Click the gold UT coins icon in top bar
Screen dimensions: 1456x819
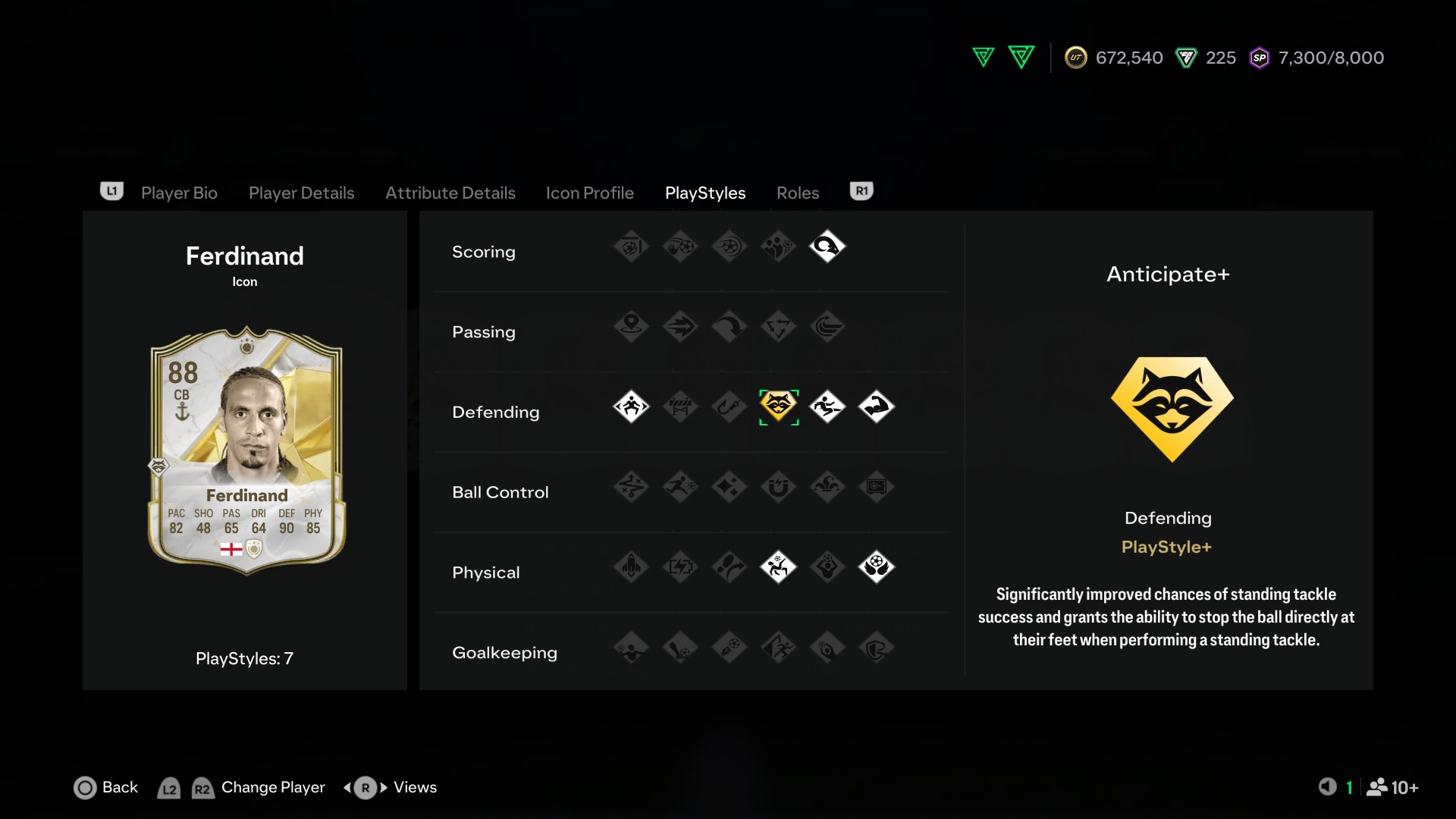tap(1078, 57)
